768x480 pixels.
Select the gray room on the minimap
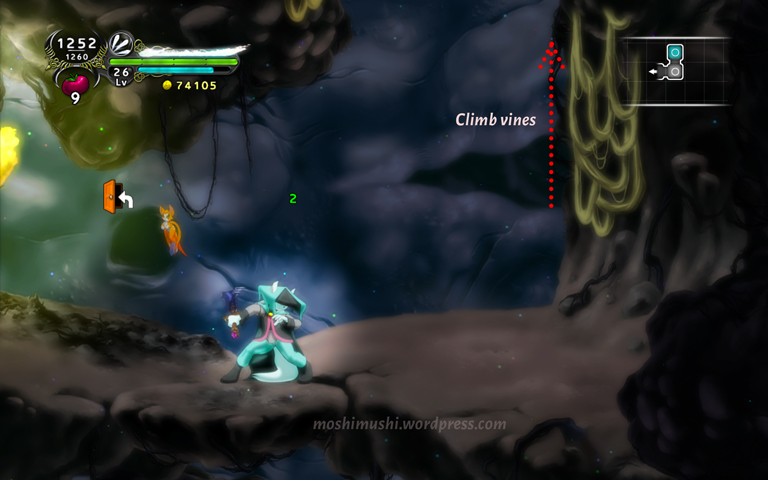pos(675,71)
